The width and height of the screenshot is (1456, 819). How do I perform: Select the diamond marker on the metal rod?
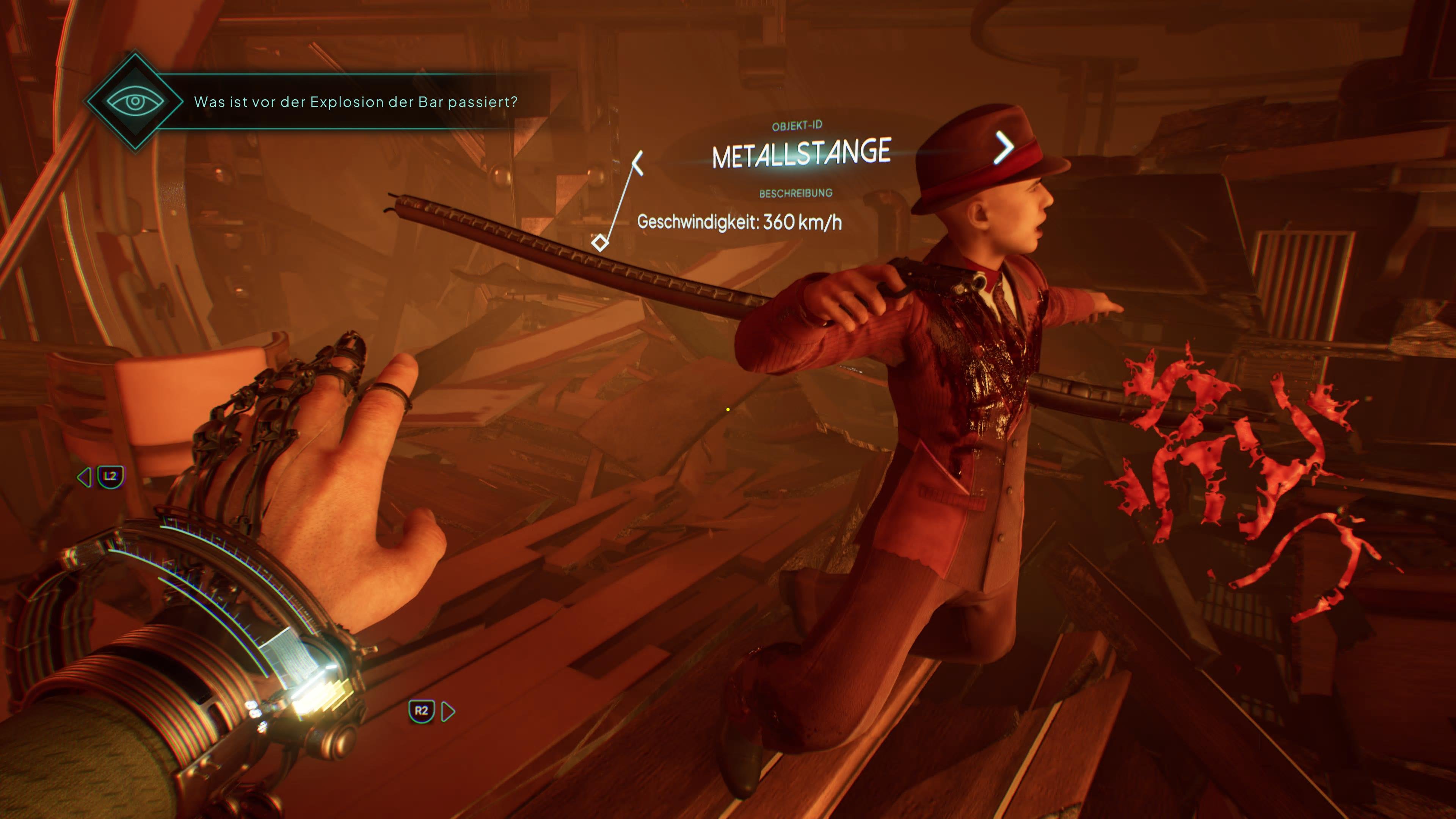point(600,243)
